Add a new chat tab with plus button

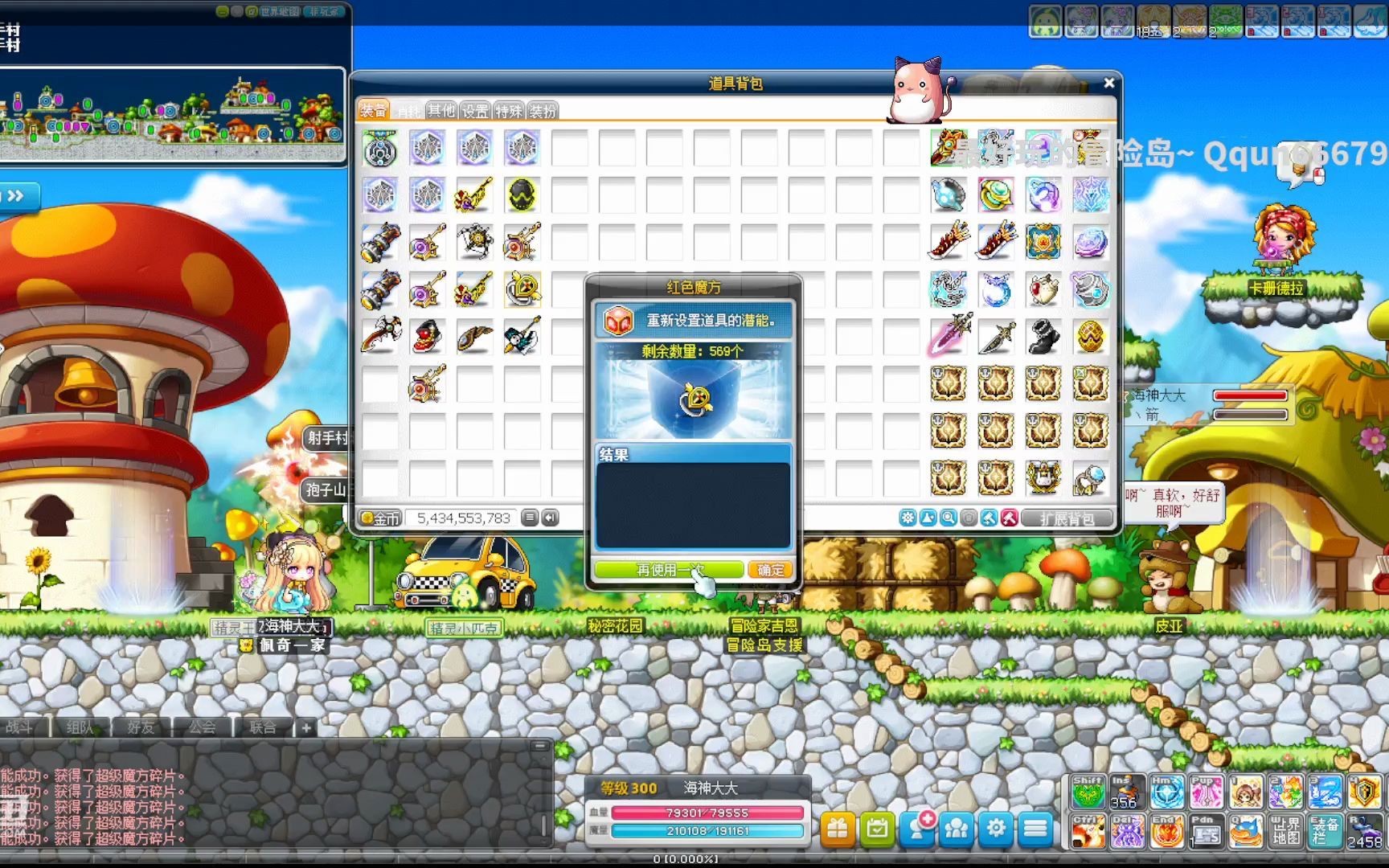click(x=305, y=728)
